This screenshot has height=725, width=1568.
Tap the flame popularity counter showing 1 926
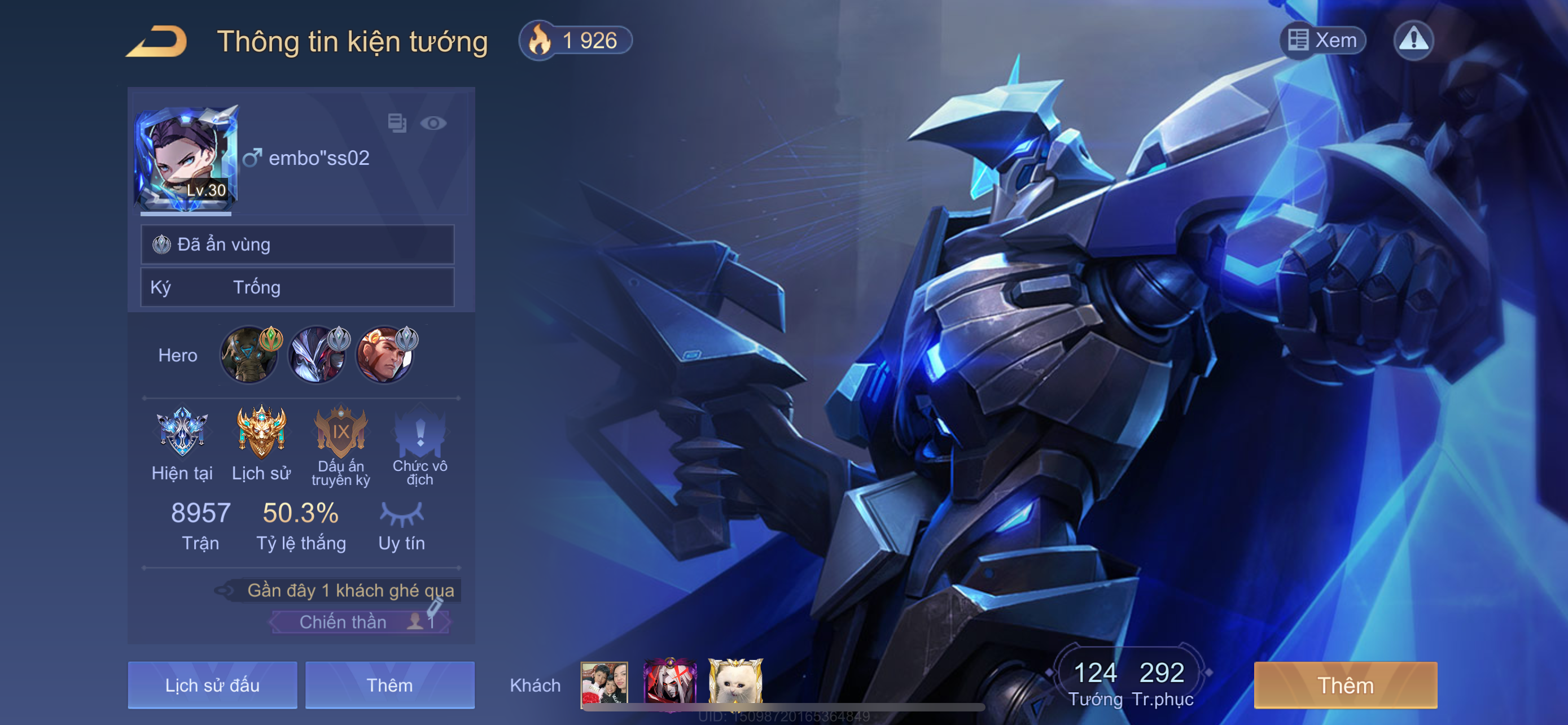[x=575, y=41]
